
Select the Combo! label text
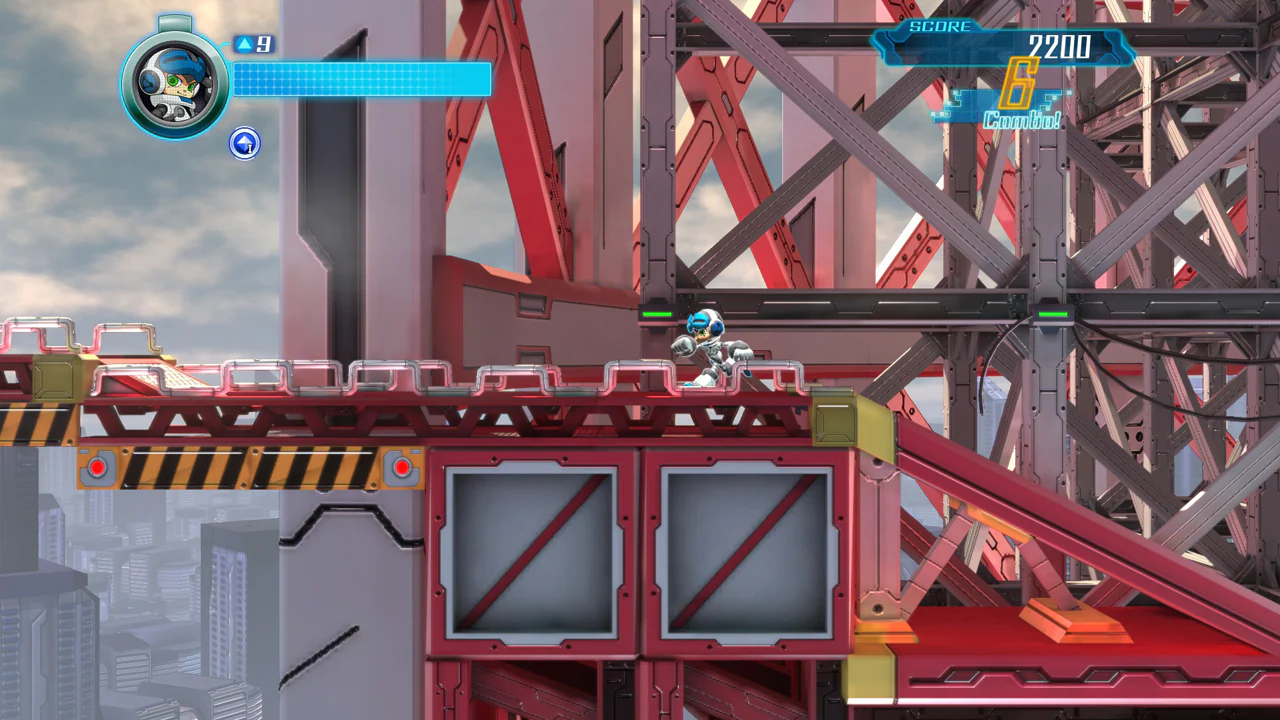click(1023, 118)
